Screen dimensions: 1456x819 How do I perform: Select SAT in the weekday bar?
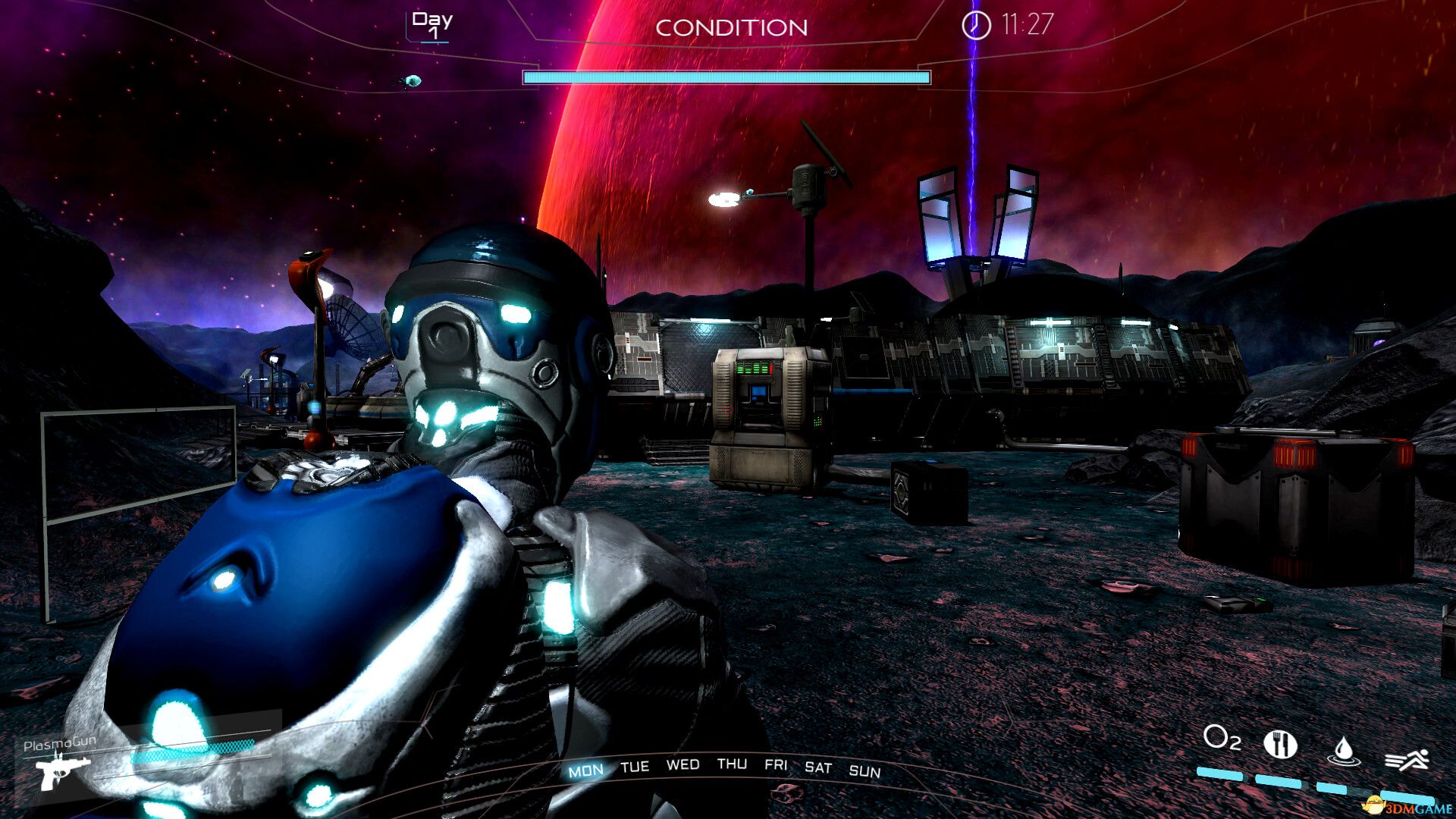click(x=818, y=767)
